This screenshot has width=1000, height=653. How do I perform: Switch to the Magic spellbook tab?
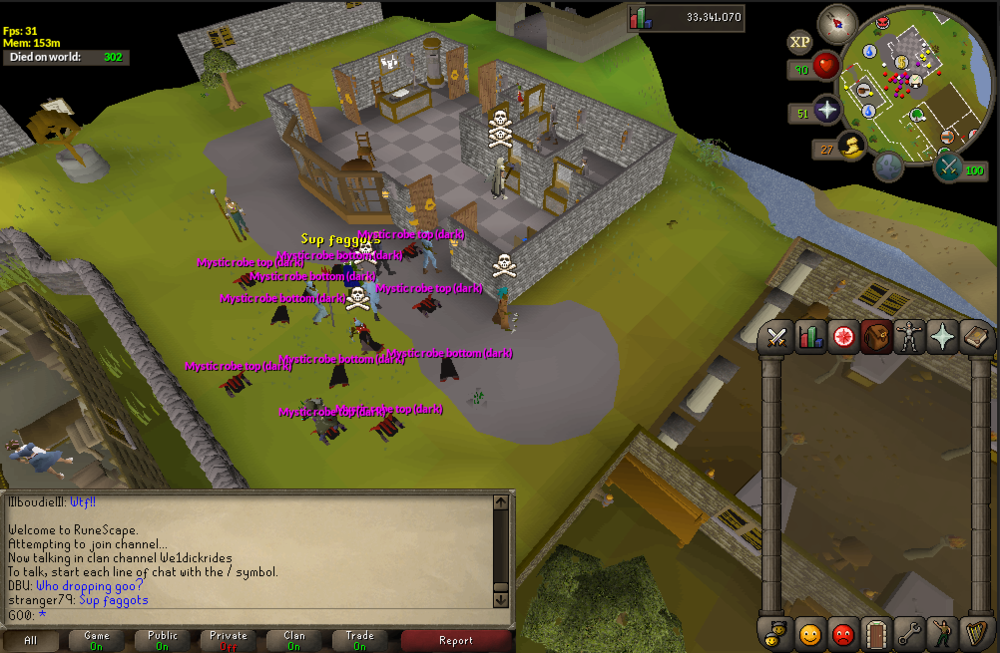coord(975,338)
